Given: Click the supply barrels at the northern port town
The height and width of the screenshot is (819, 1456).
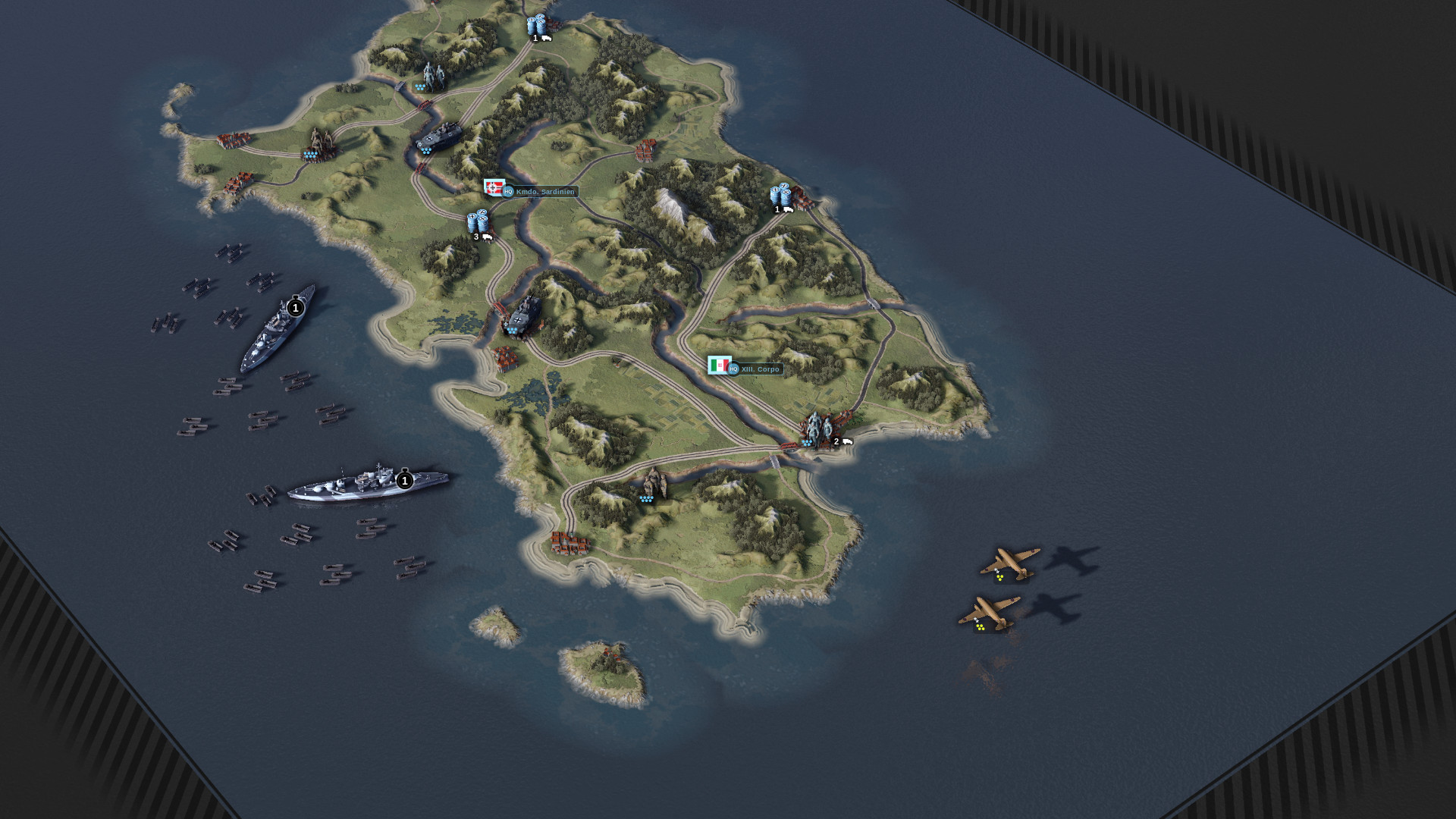Looking at the screenshot, I should click(535, 25).
